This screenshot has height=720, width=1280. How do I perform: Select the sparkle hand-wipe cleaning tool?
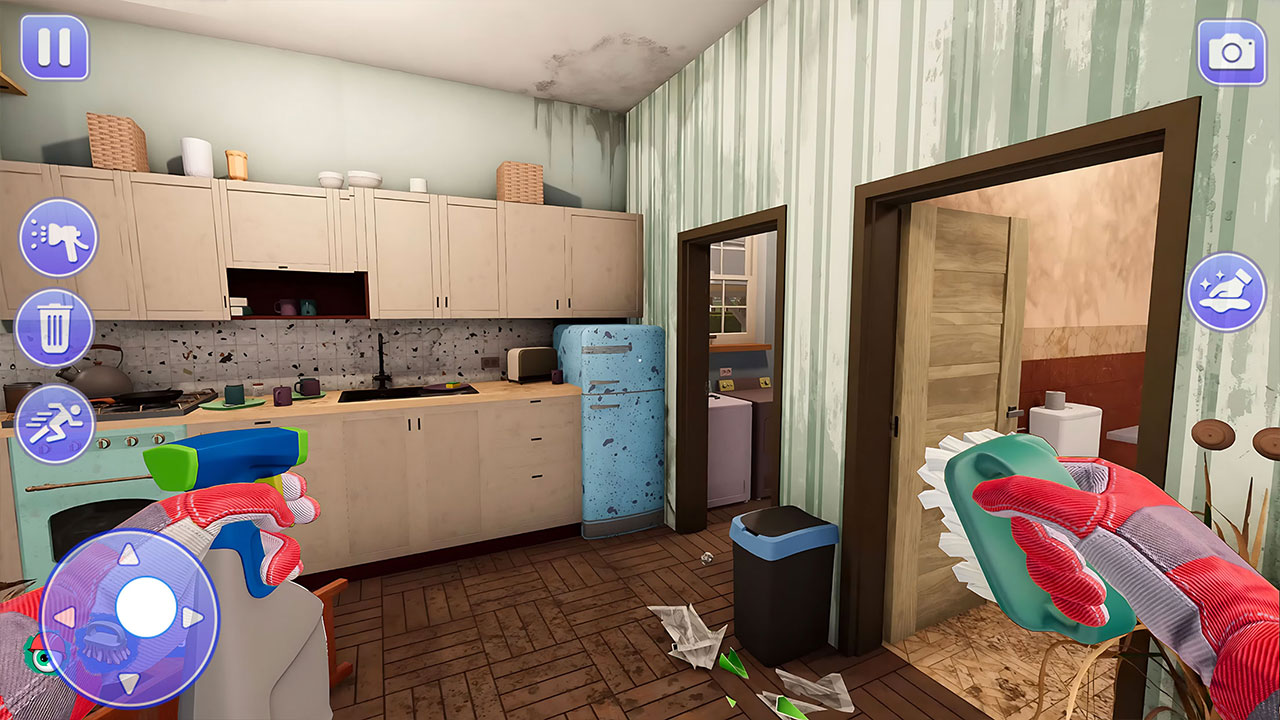1225,295
